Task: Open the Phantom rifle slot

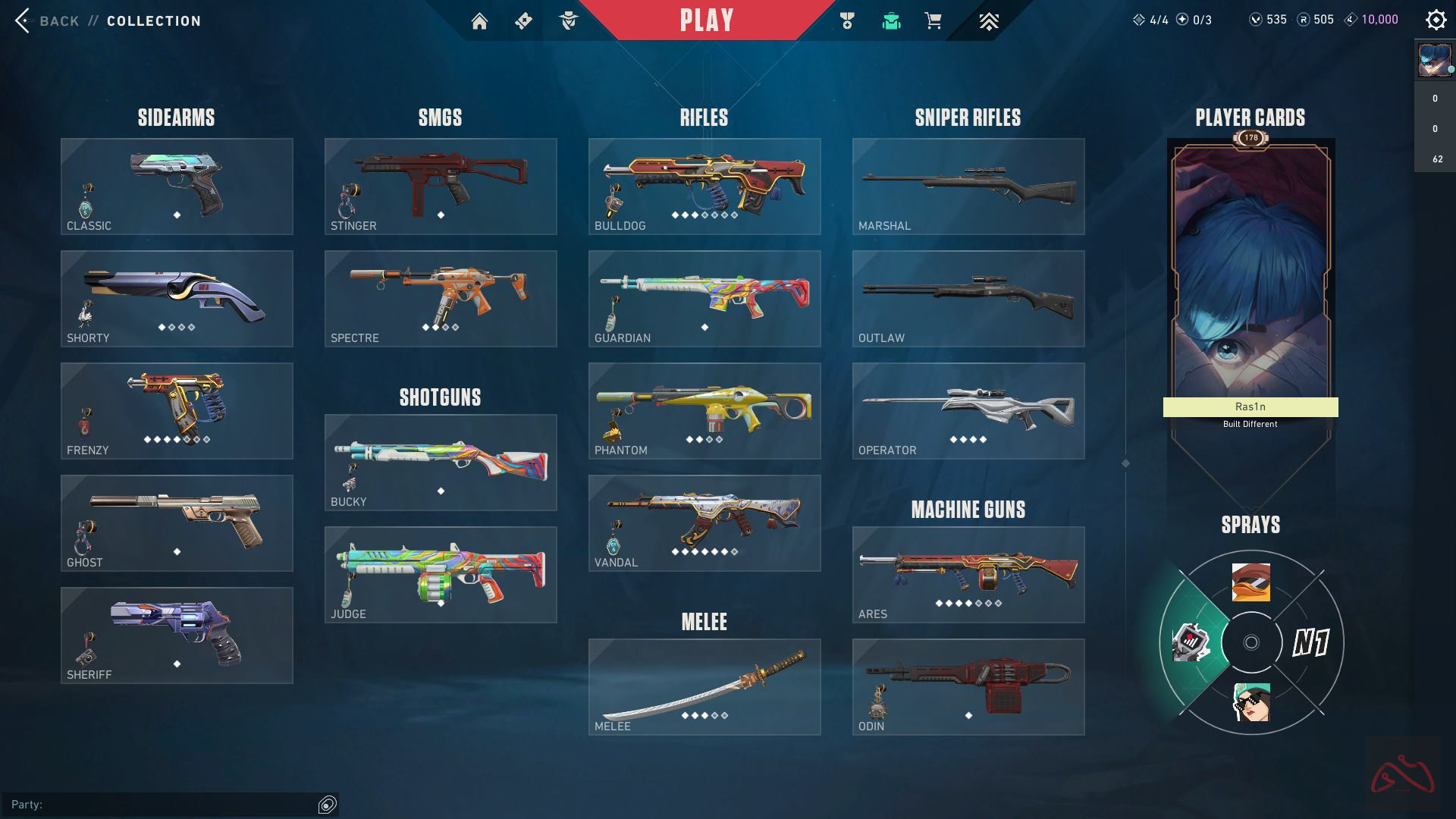Action: [704, 410]
